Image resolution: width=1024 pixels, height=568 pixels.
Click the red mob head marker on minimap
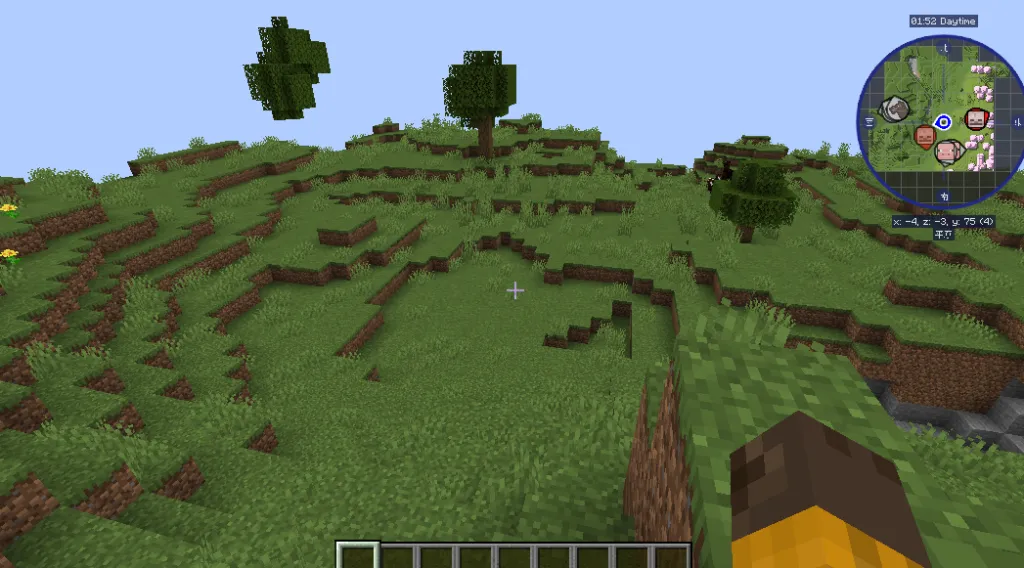point(975,120)
